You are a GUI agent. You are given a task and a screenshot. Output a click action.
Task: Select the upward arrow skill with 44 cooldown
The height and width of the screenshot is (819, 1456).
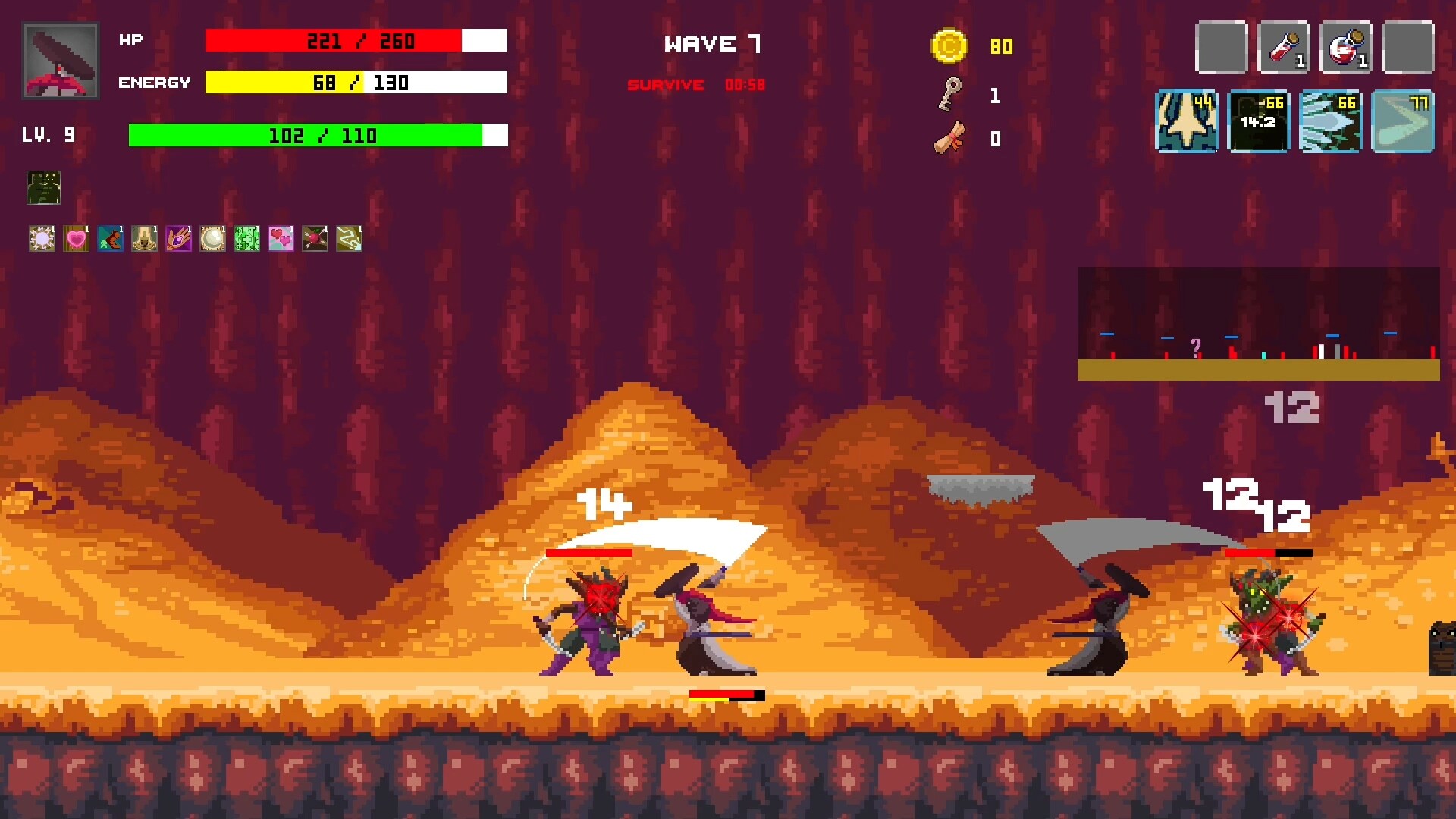point(1186,122)
